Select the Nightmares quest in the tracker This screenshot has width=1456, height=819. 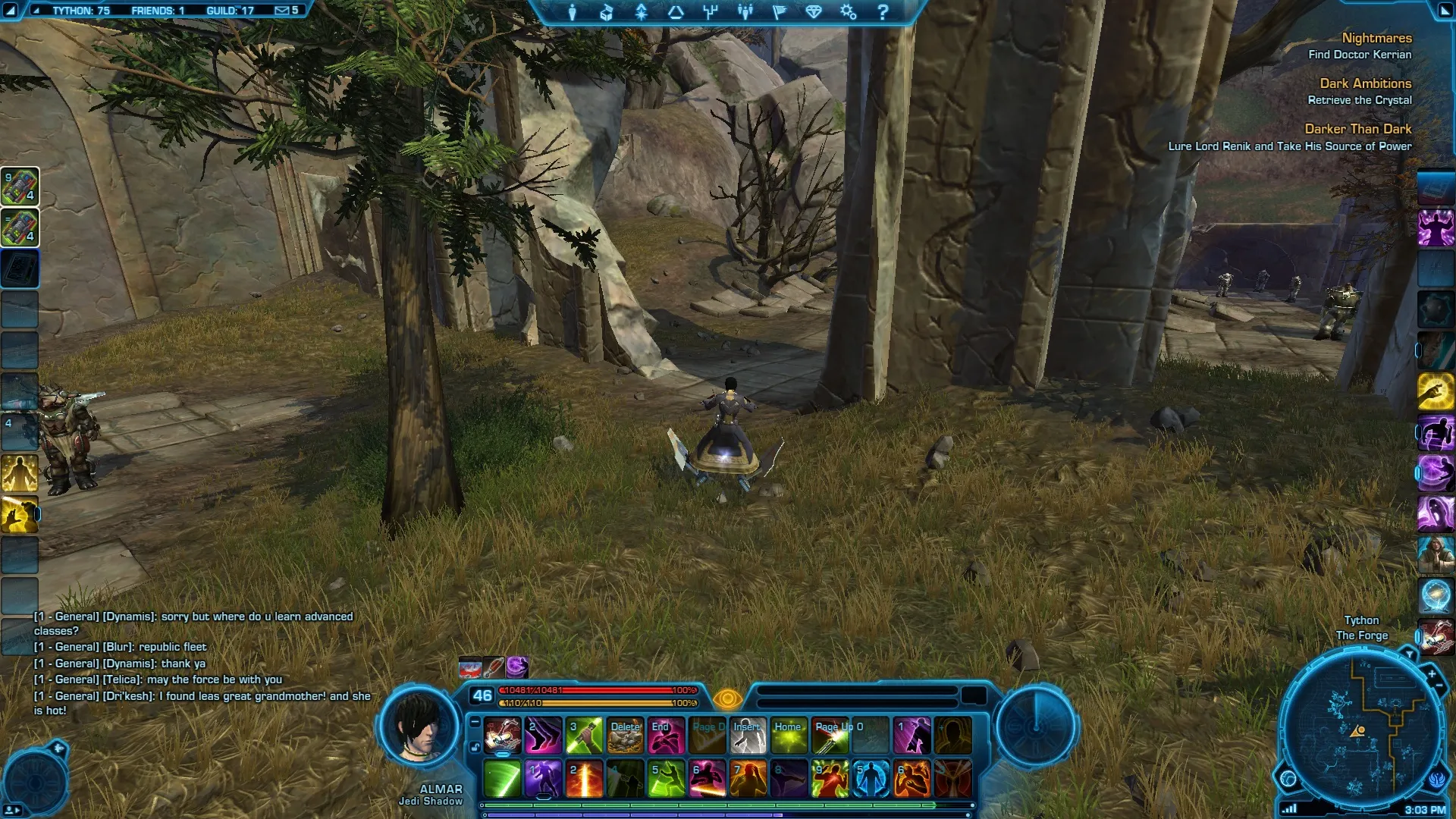1376,38
